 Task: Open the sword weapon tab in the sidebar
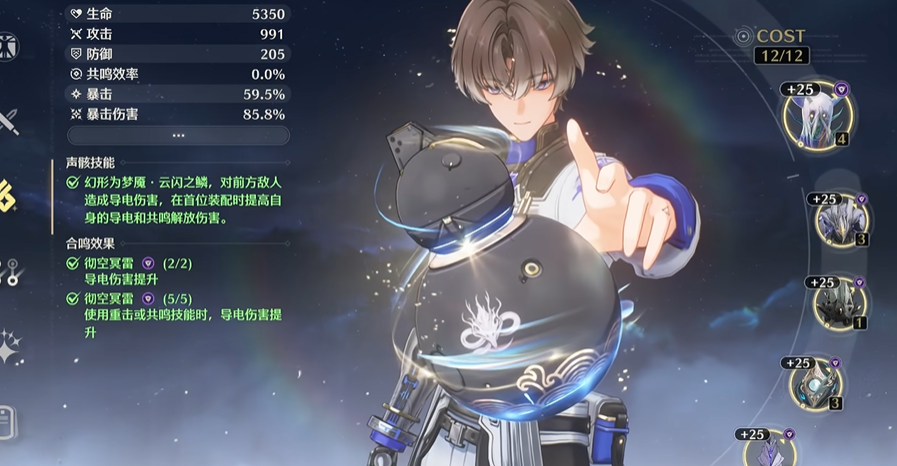[x=10, y=123]
